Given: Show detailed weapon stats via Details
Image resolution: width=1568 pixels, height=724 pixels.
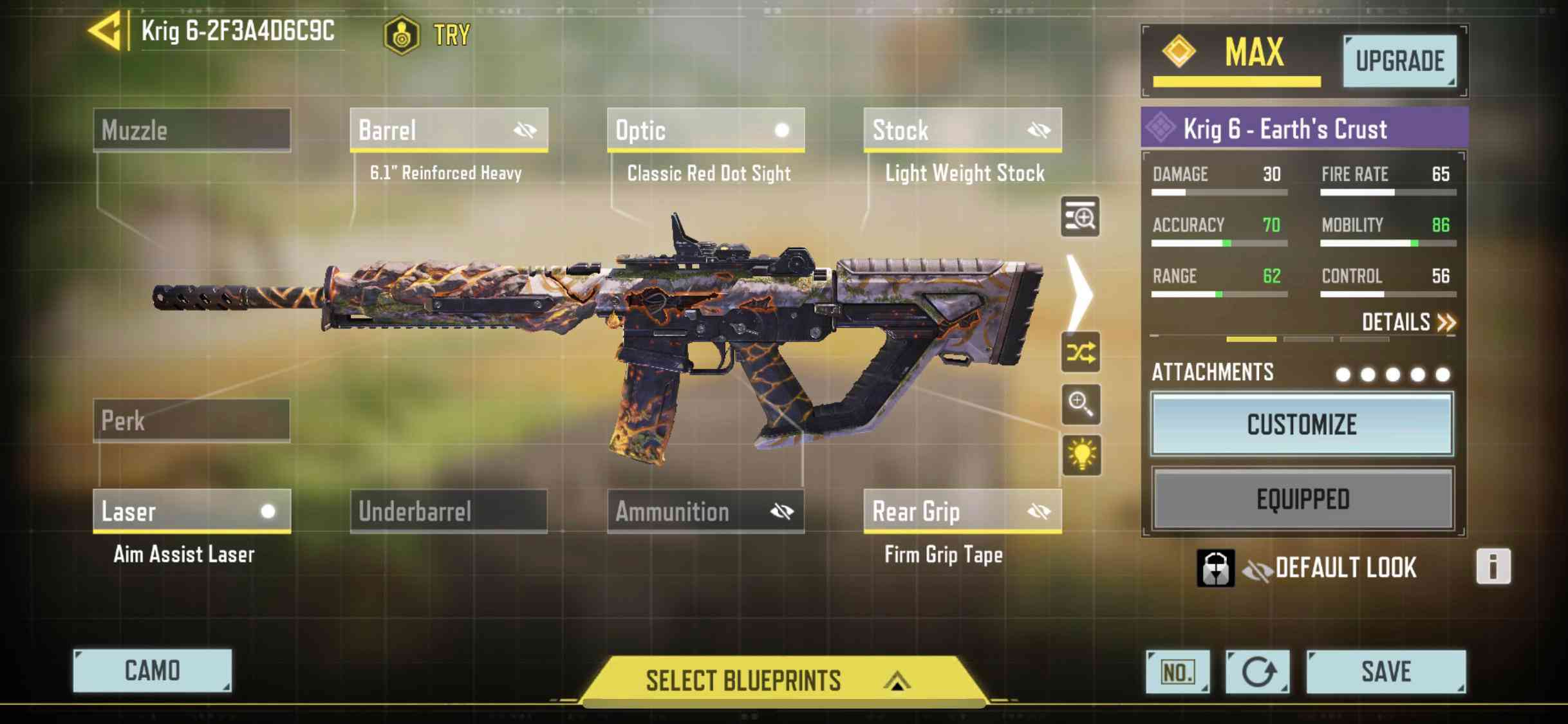Looking at the screenshot, I should pyautogui.click(x=1408, y=322).
